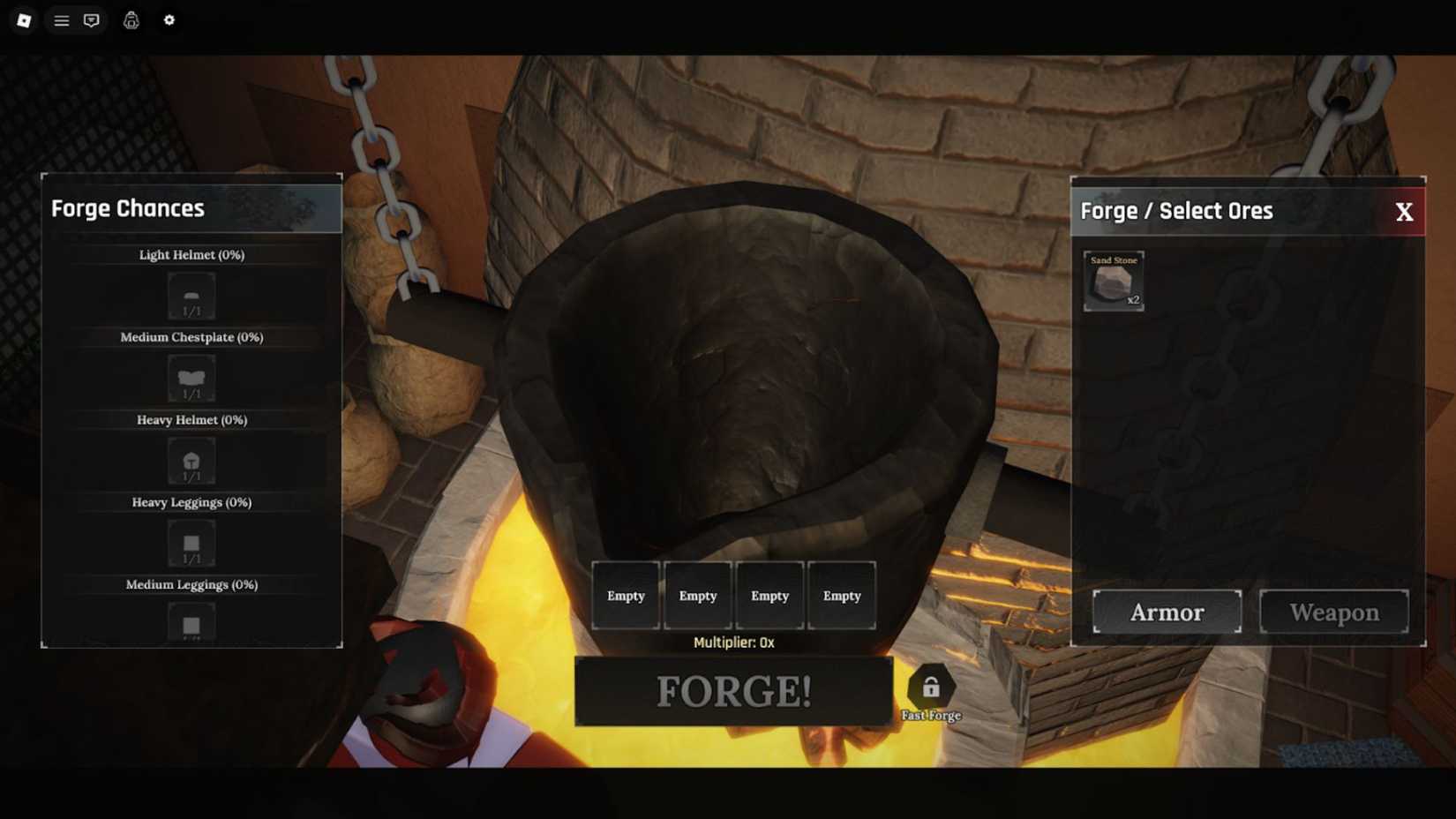Click the second Empty ore slot
Screen dimensions: 1456x819
tap(698, 595)
